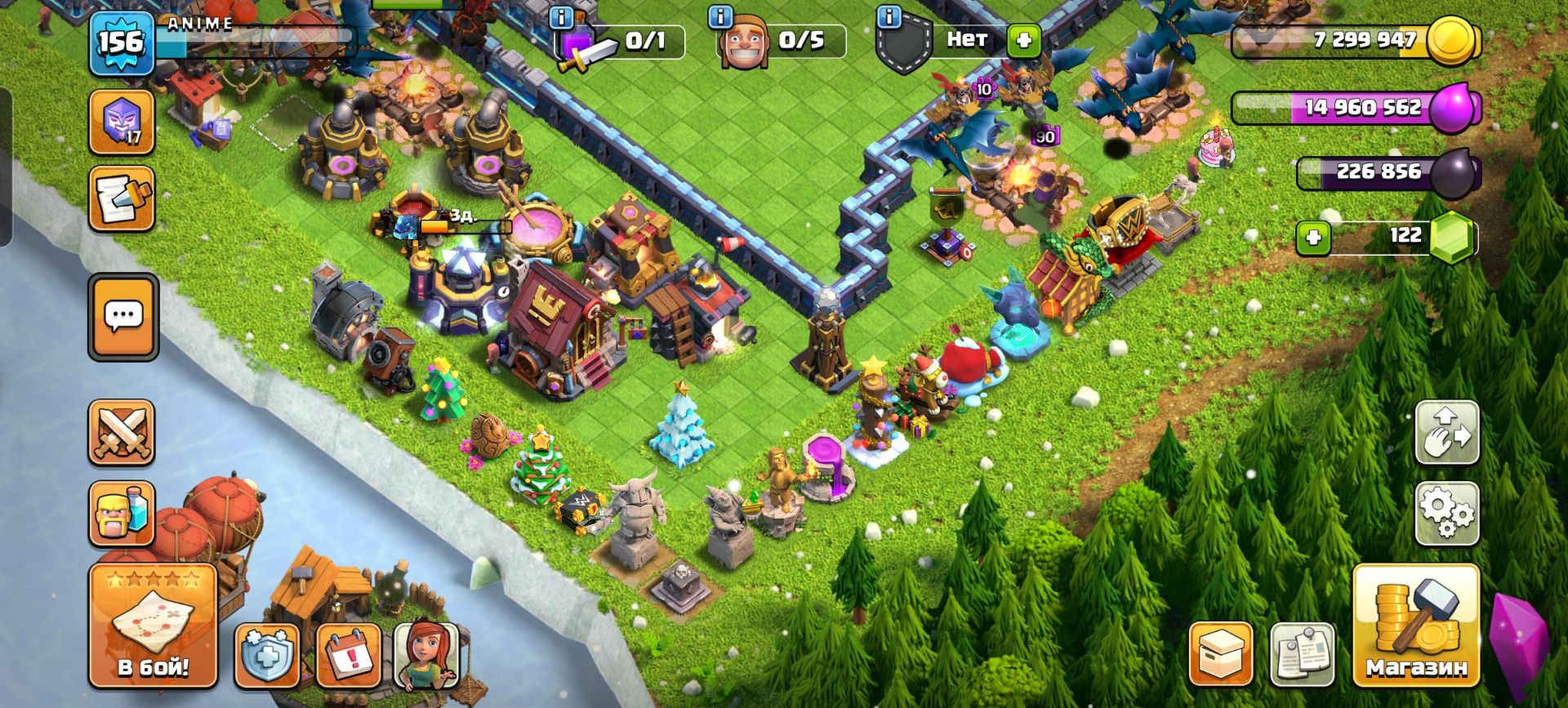Image resolution: width=1568 pixels, height=708 pixels.
Task: Tap the red-haired villager portrait
Action: point(425,655)
